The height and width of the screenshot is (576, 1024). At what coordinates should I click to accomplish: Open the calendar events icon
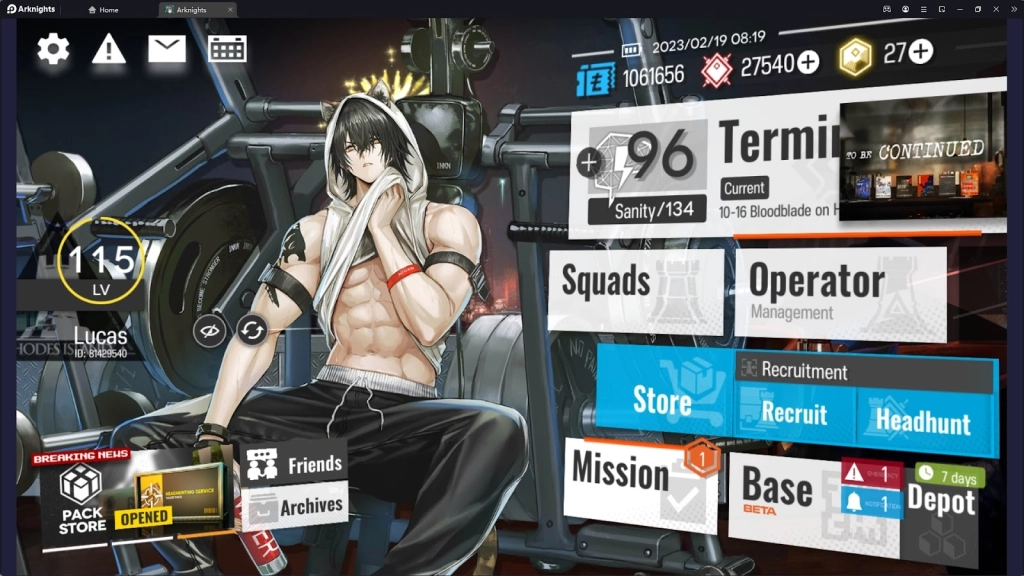click(x=227, y=49)
